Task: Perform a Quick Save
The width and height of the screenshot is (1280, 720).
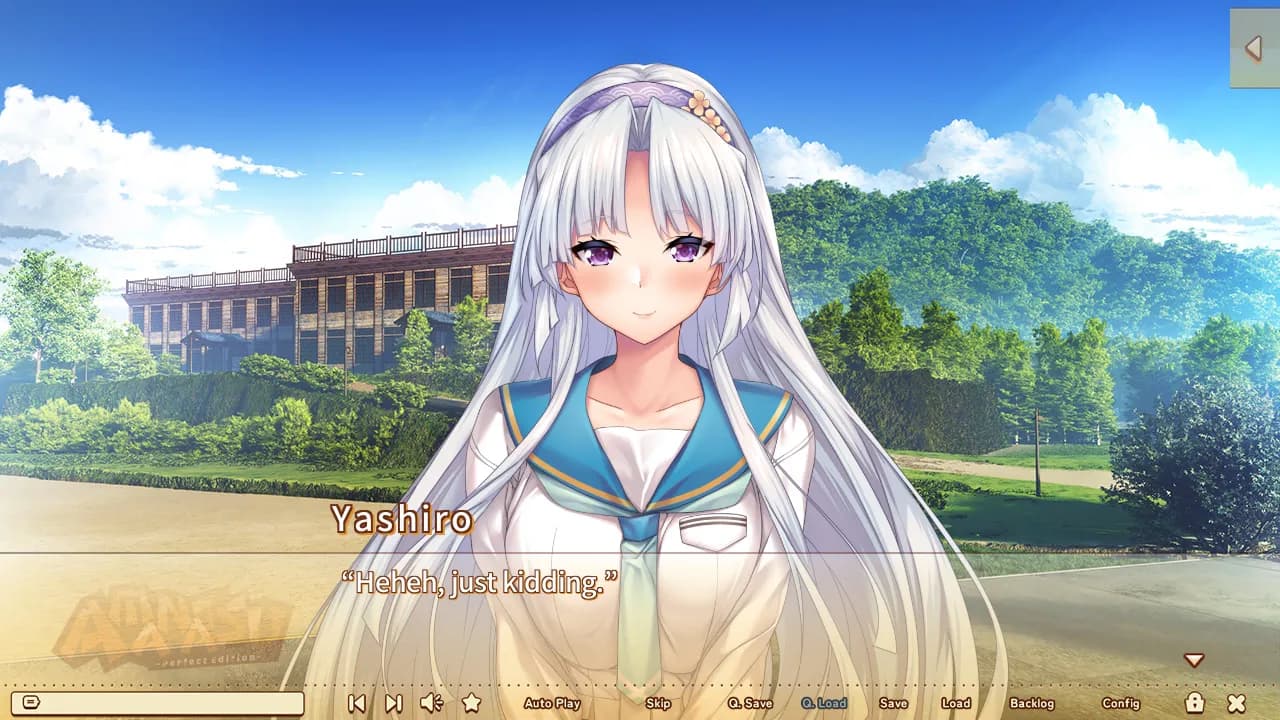Action: click(x=750, y=704)
